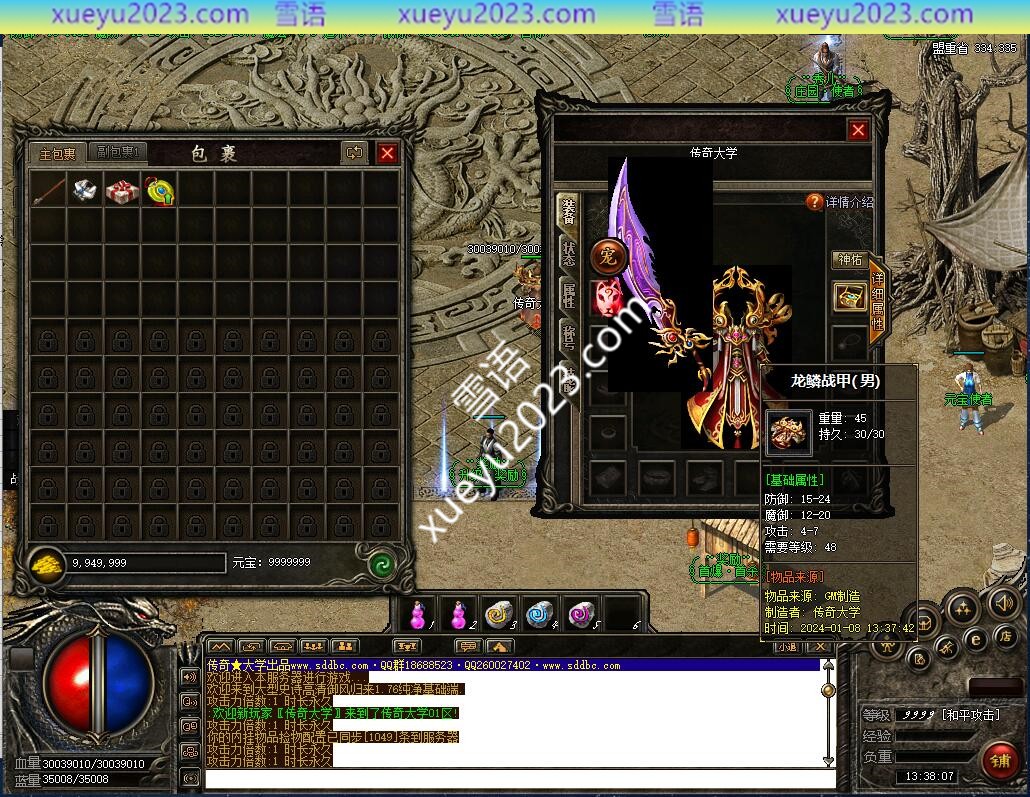Click the gold ingot icon in the bag
This screenshot has height=797, width=1030.
click(45, 563)
